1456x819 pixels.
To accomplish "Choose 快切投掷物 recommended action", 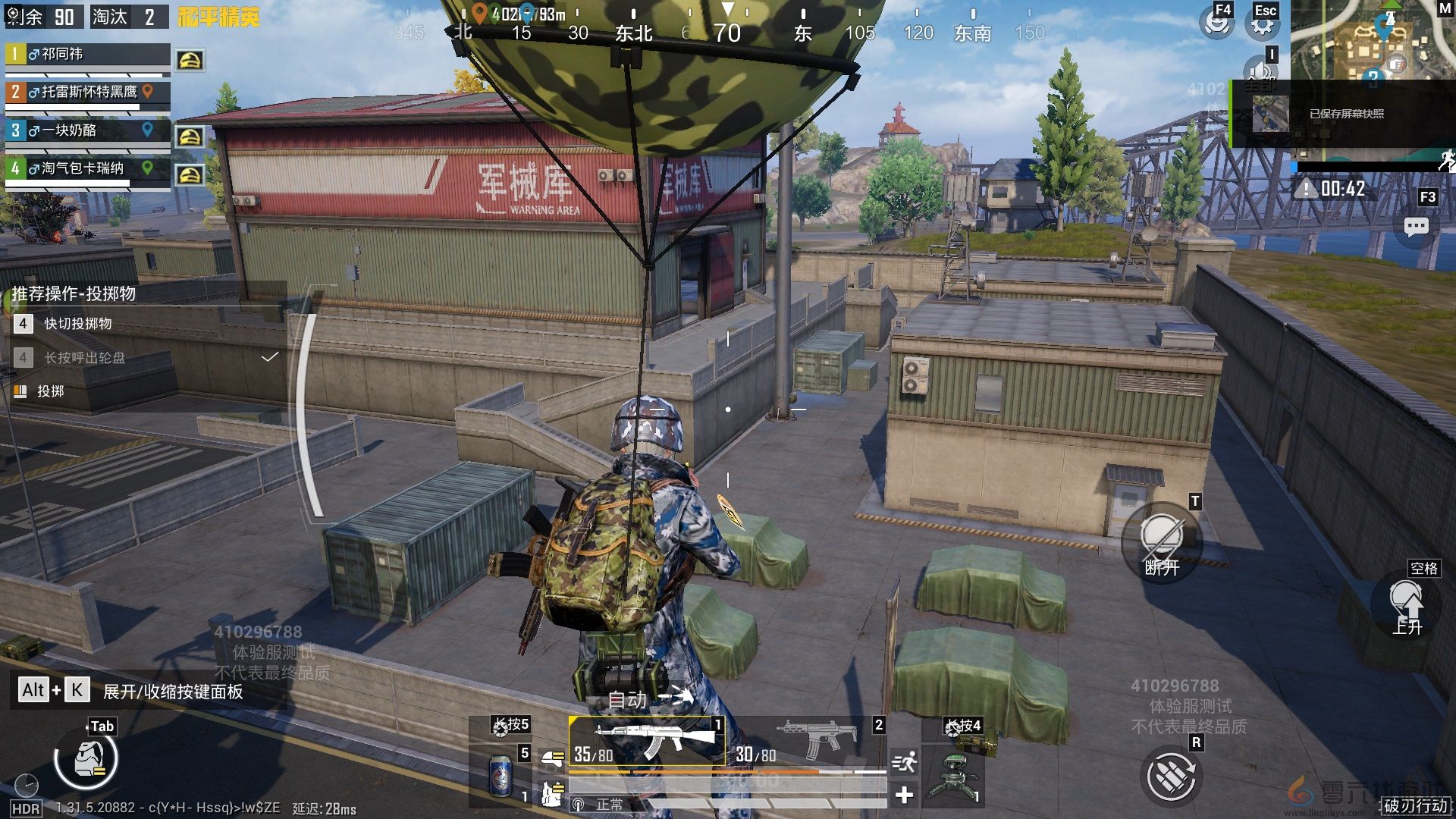I will (77, 324).
